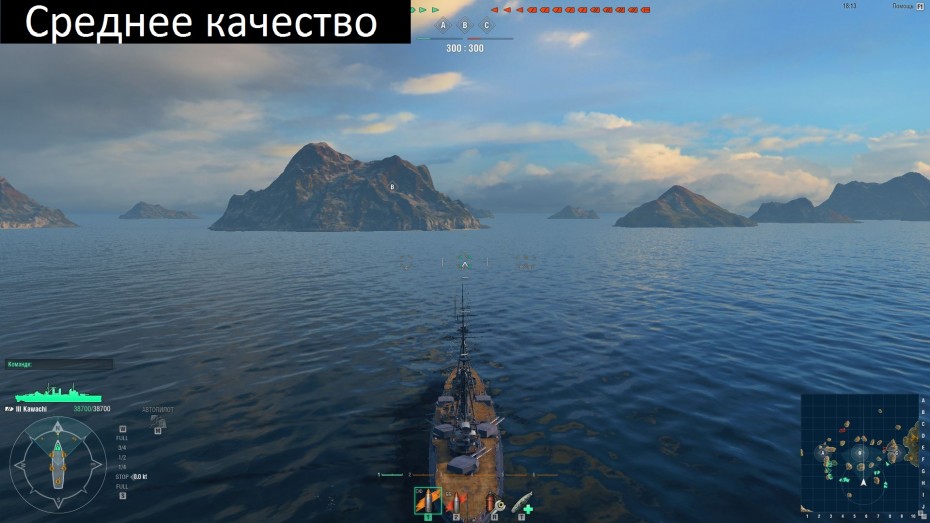Click the ship compass heading indicator
This screenshot has height=523, width=930.
pos(57,464)
